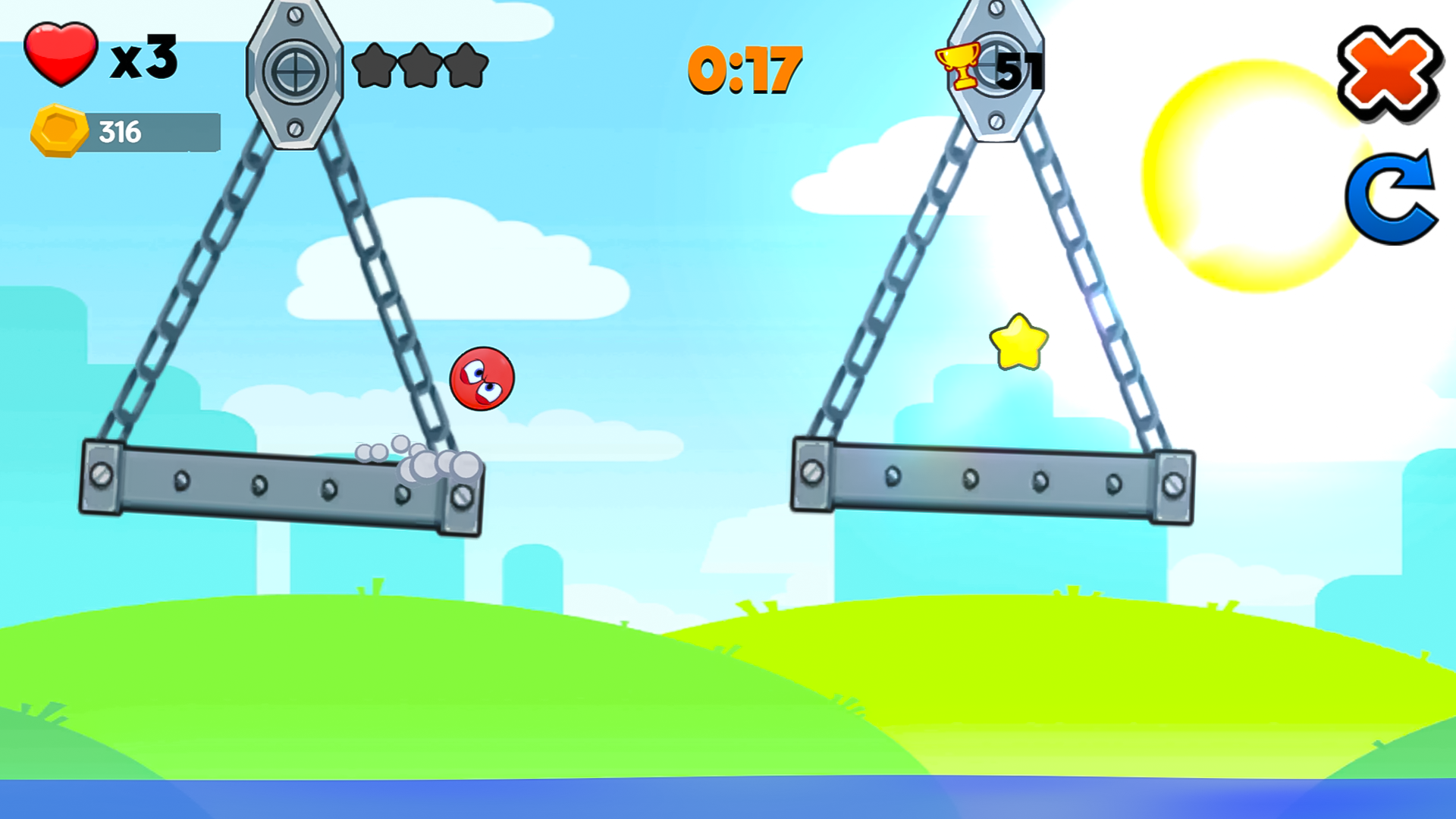Select the sun in the sky
Image resolution: width=1456 pixels, height=819 pixels.
[1251, 174]
